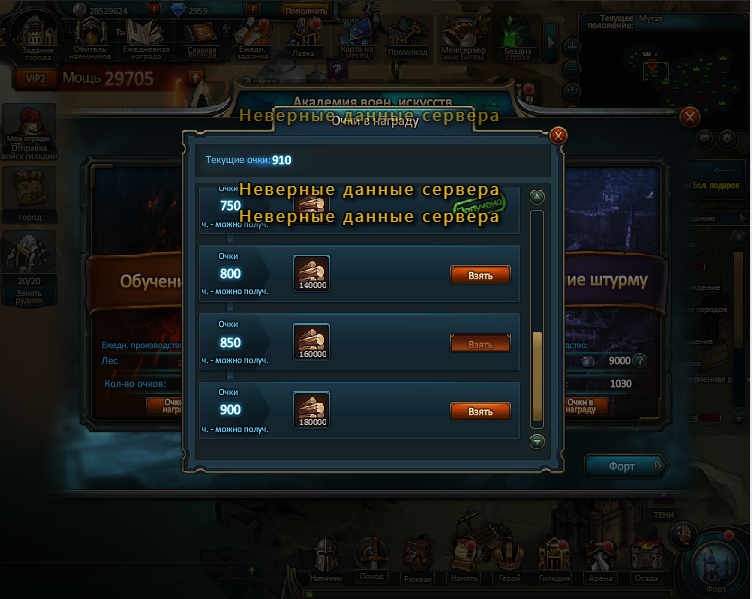Open the Рюкзак backpack inventory
The image size is (752, 599).
point(418,558)
